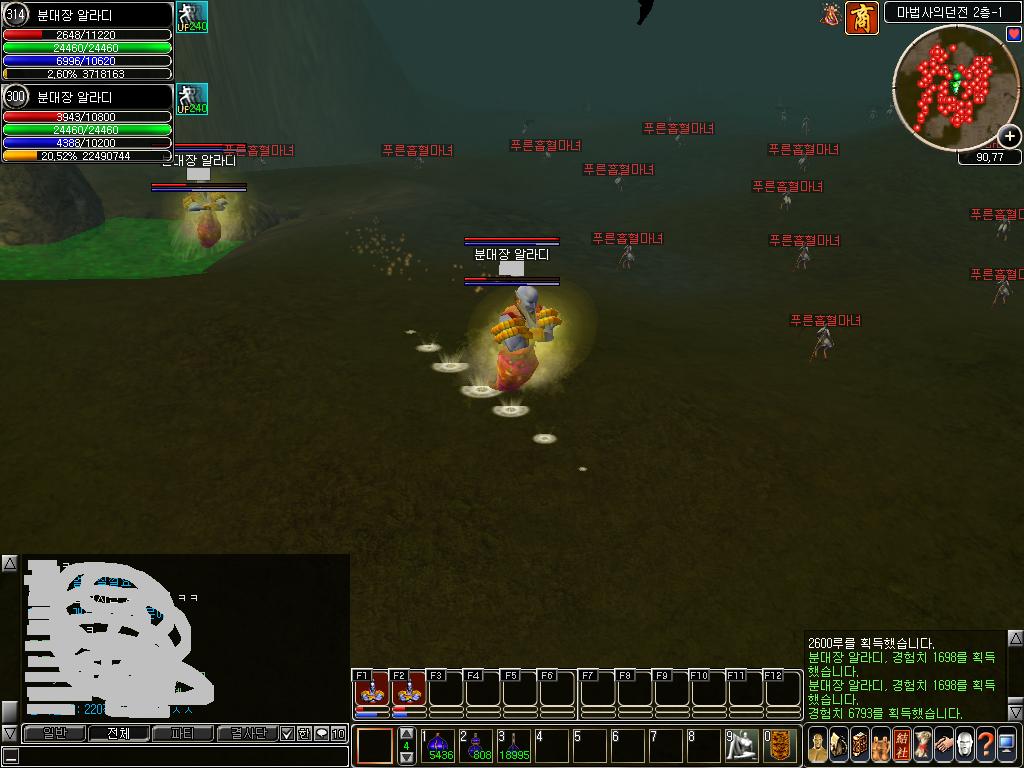Click the minimap's plus zoom button
The height and width of the screenshot is (768, 1024).
[1010, 136]
